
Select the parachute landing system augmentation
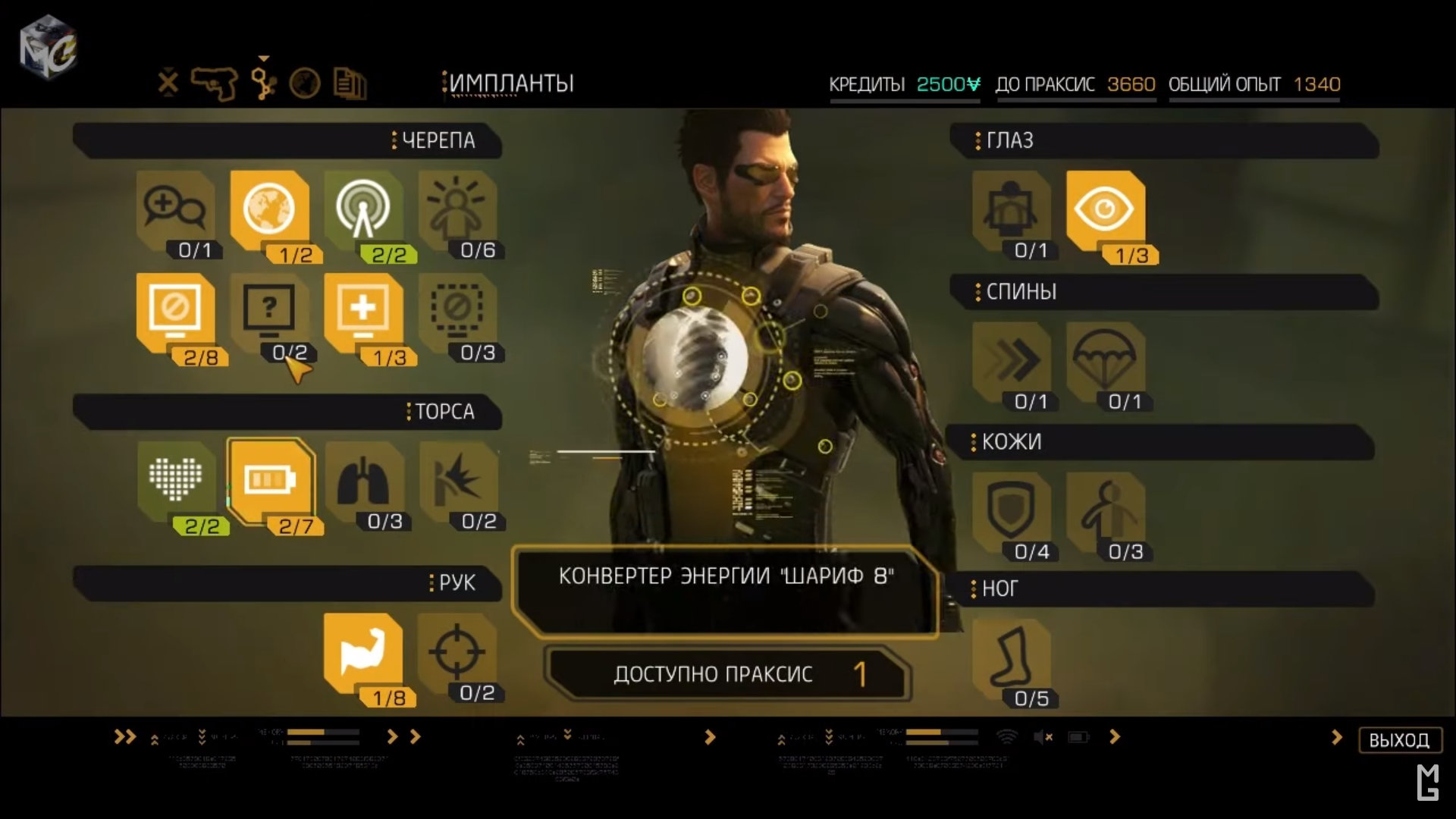click(1105, 360)
